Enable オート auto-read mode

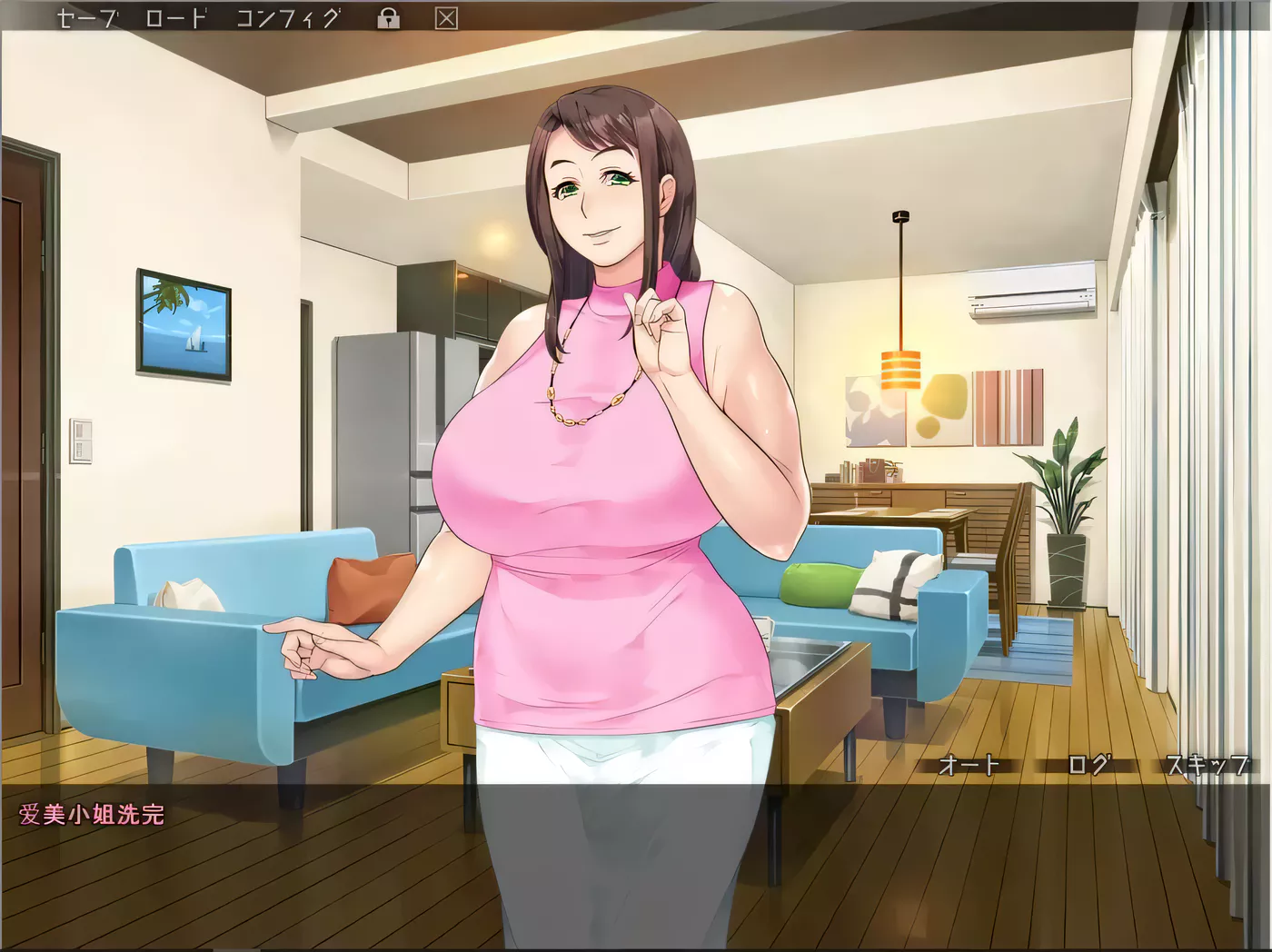(969, 766)
